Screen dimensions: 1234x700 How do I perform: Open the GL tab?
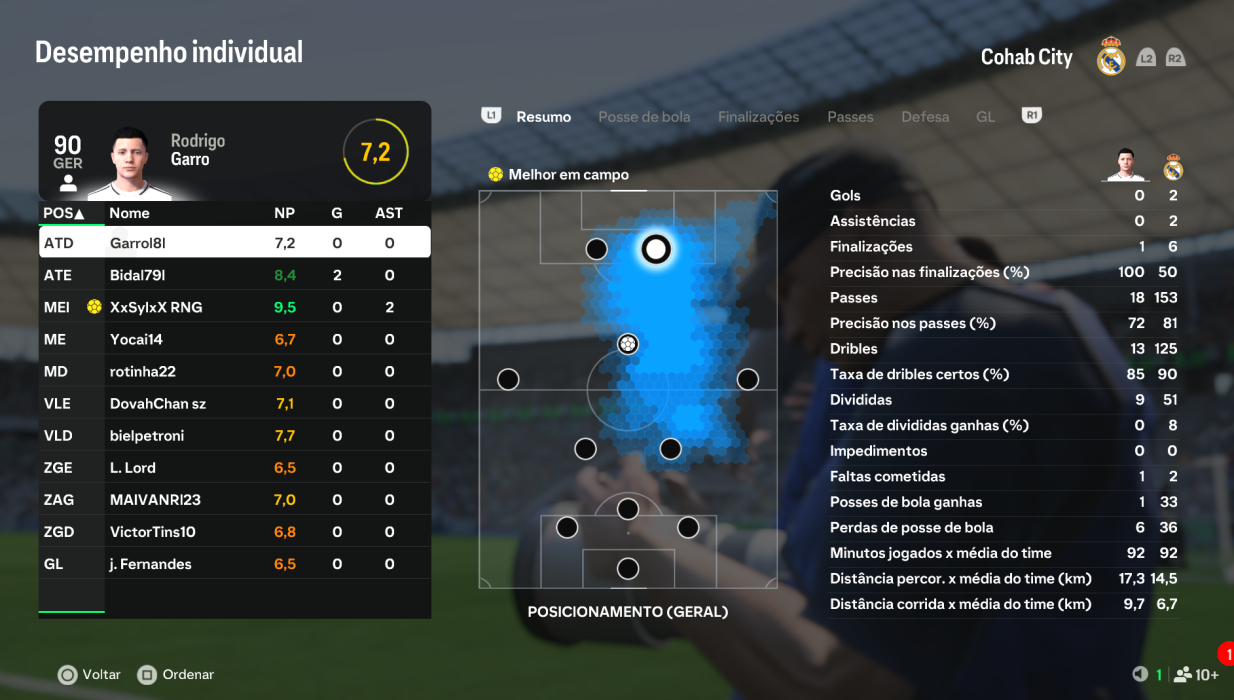[985, 117]
